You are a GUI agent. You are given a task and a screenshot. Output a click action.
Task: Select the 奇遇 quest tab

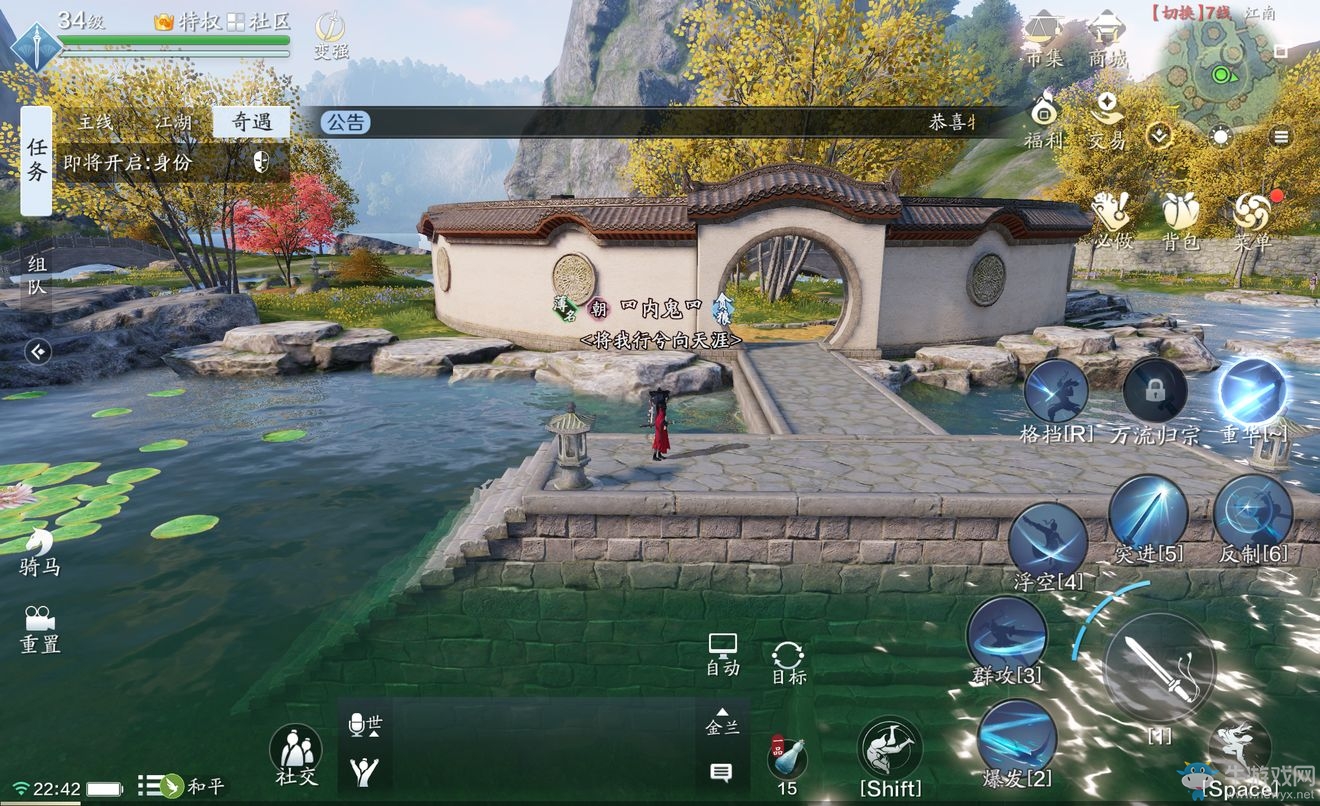252,123
